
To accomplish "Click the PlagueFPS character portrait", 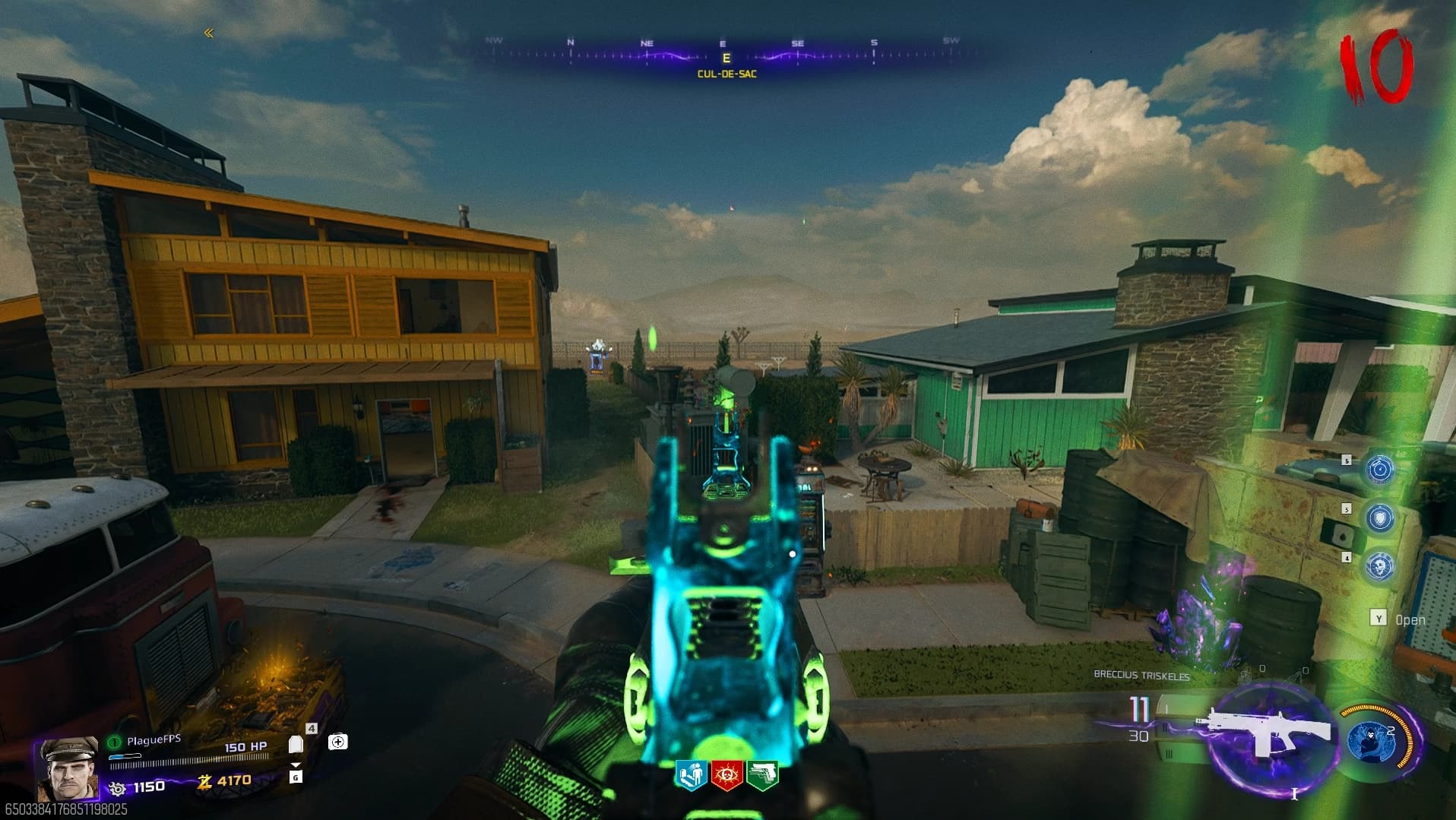I will click(67, 768).
